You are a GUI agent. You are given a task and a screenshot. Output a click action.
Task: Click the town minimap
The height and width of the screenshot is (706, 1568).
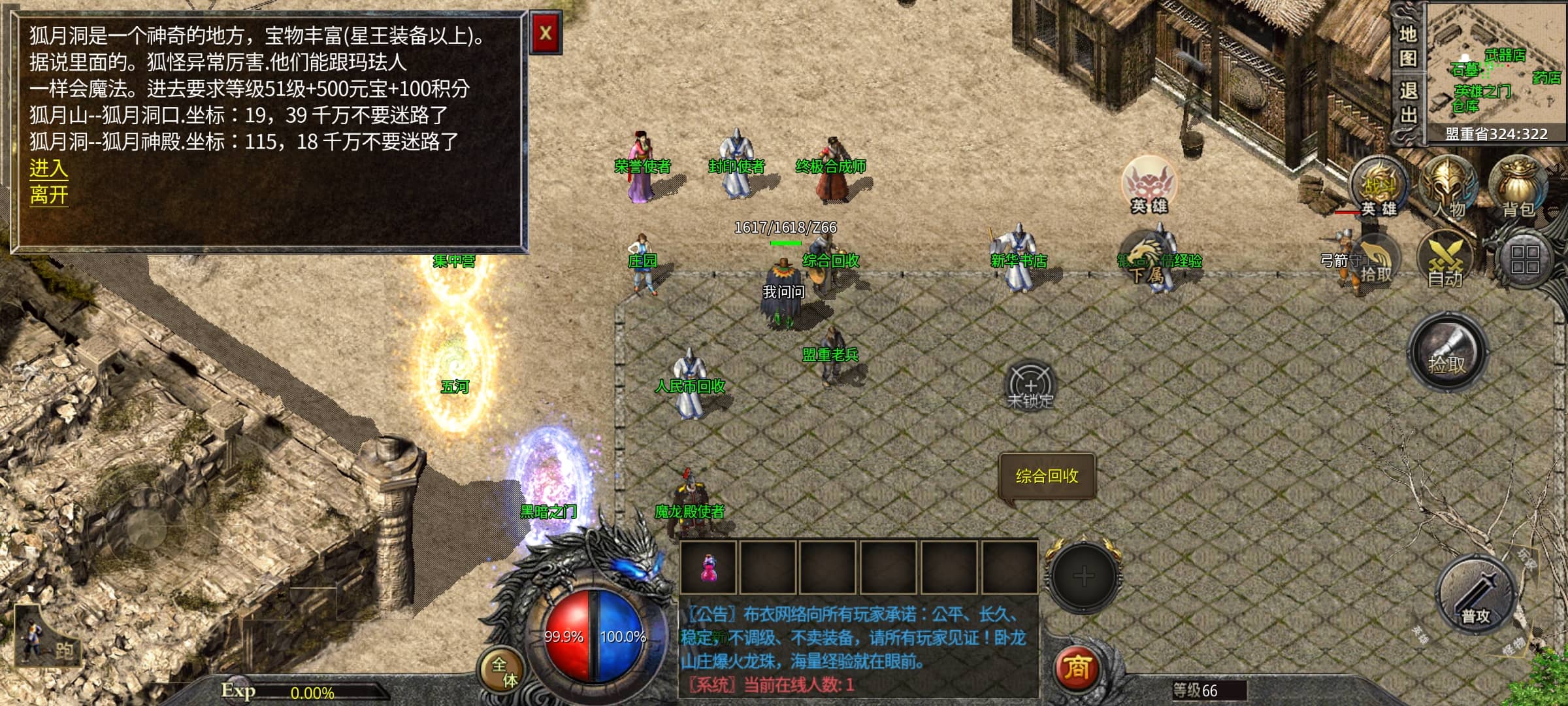tap(1496, 65)
